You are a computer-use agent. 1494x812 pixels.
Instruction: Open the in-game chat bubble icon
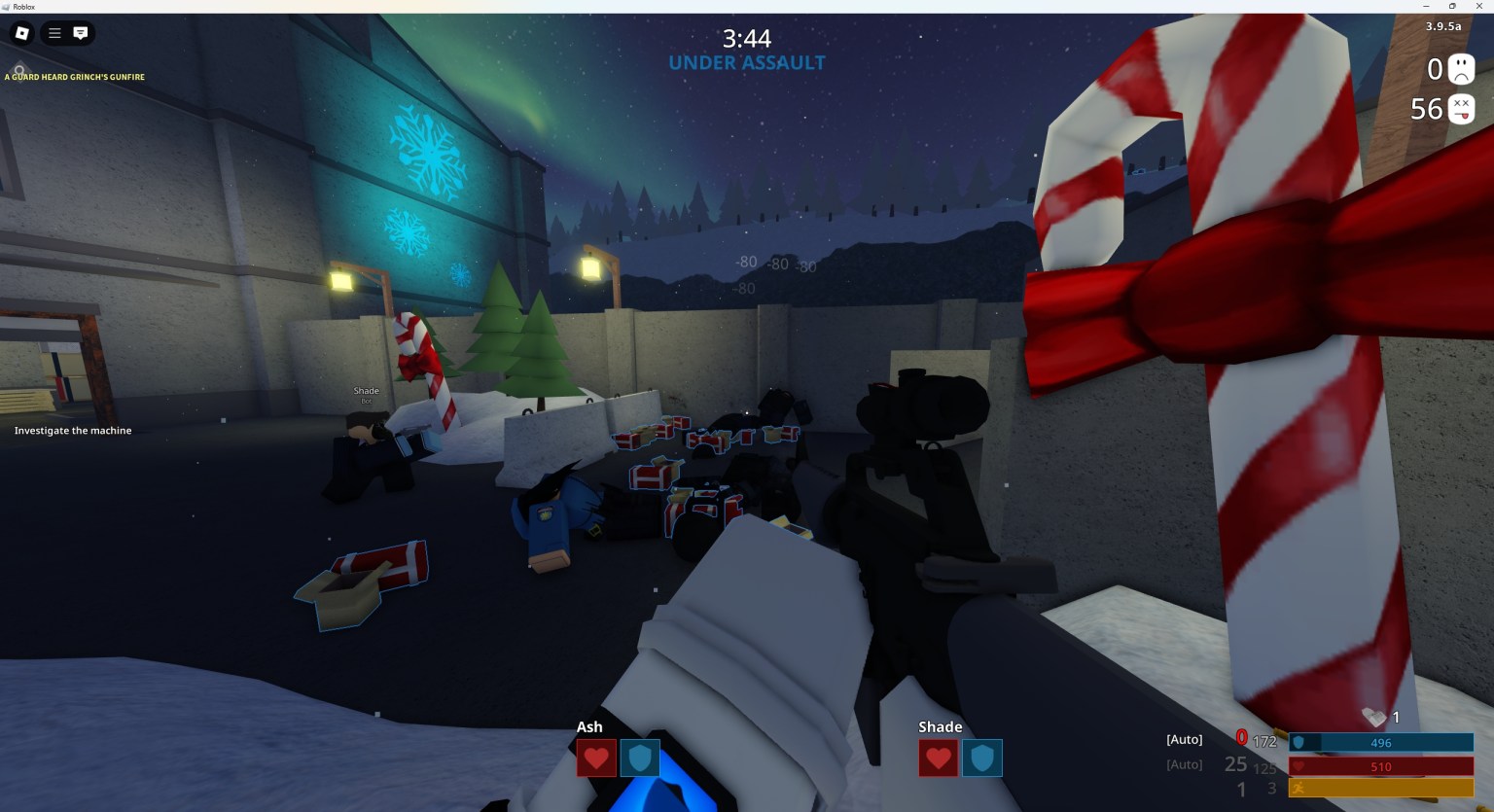click(78, 33)
